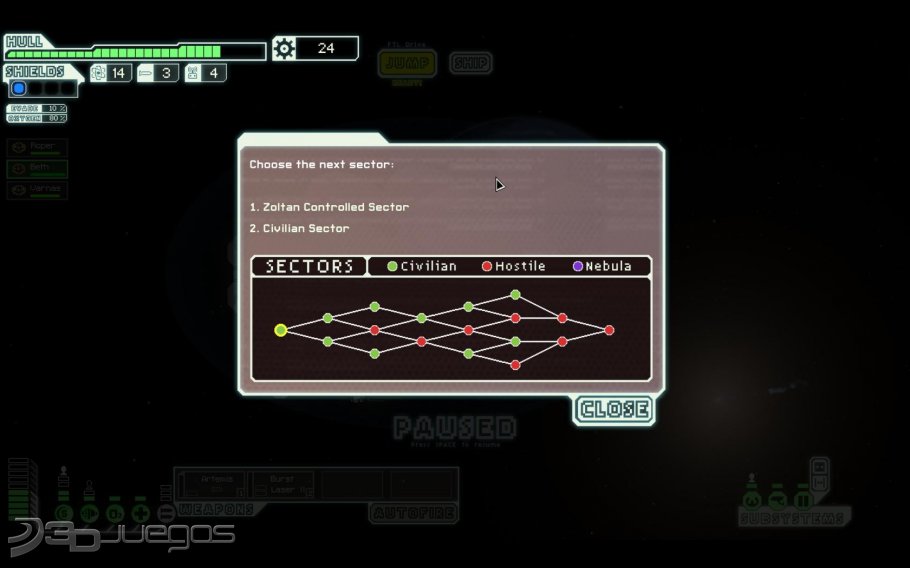910x568 pixels.
Task: Select the Burst Laser weapon slot
Action: tap(283, 484)
